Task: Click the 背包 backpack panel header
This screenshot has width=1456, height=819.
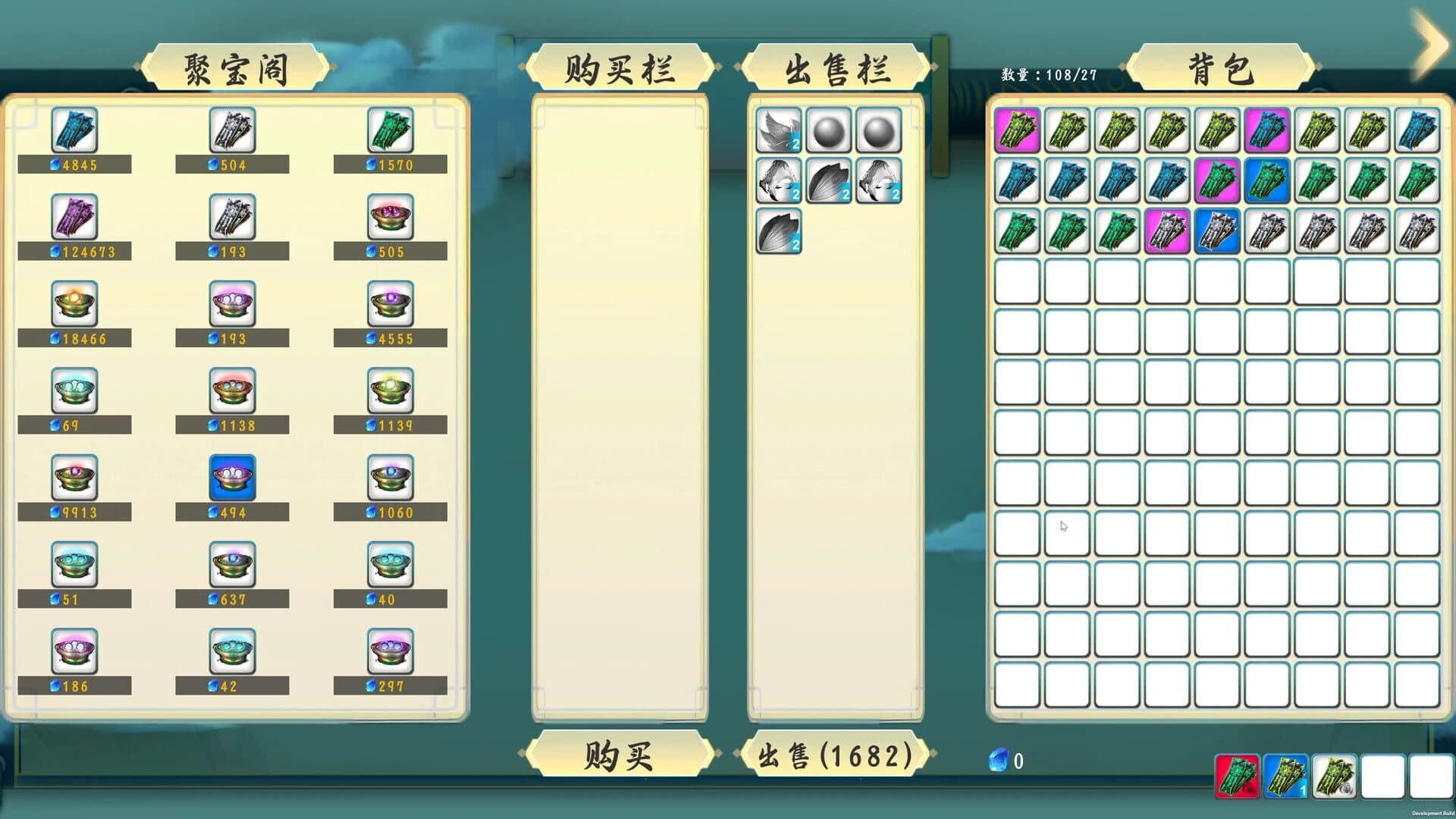Action: (1220, 67)
